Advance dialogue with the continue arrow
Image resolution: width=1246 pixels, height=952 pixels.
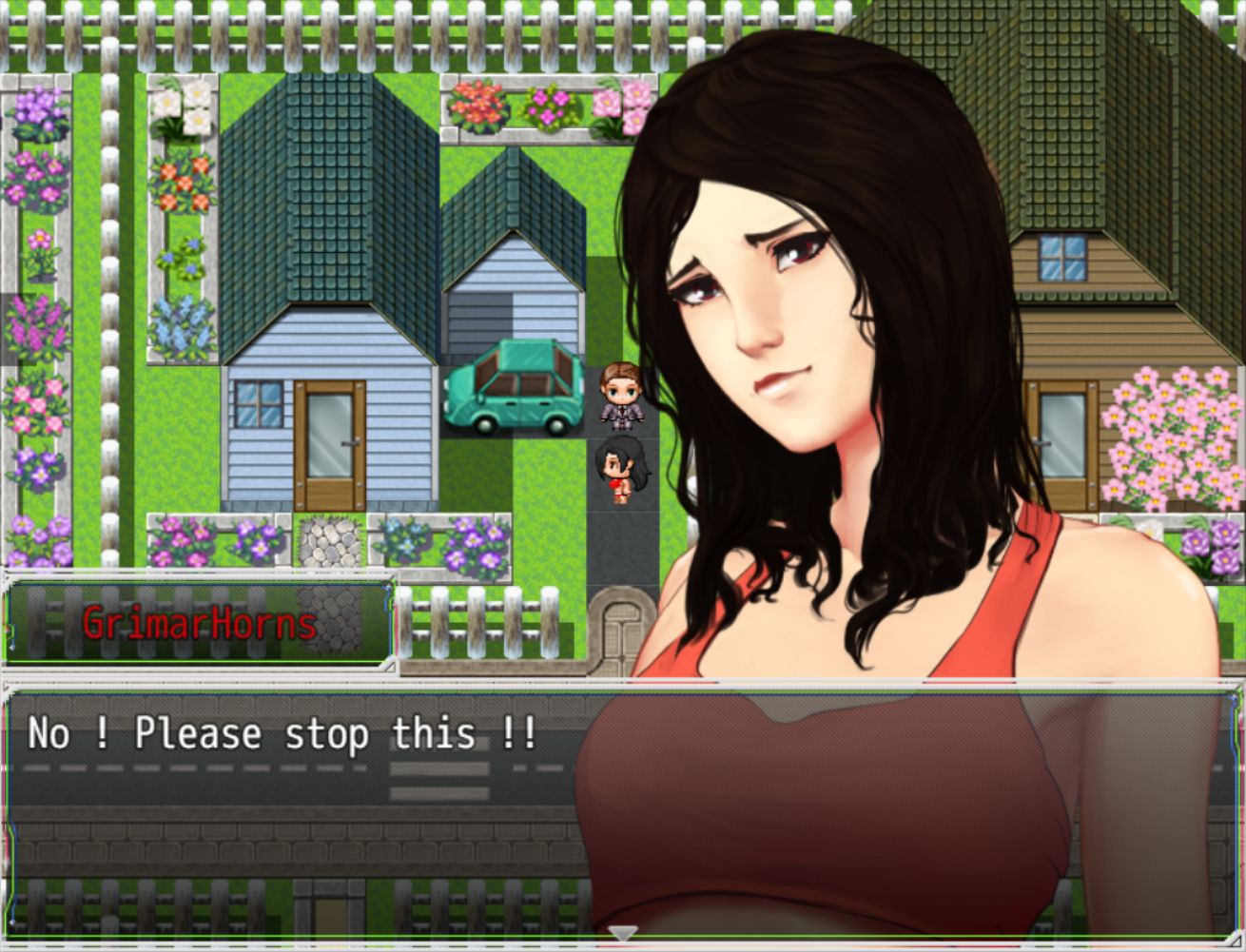(x=622, y=934)
